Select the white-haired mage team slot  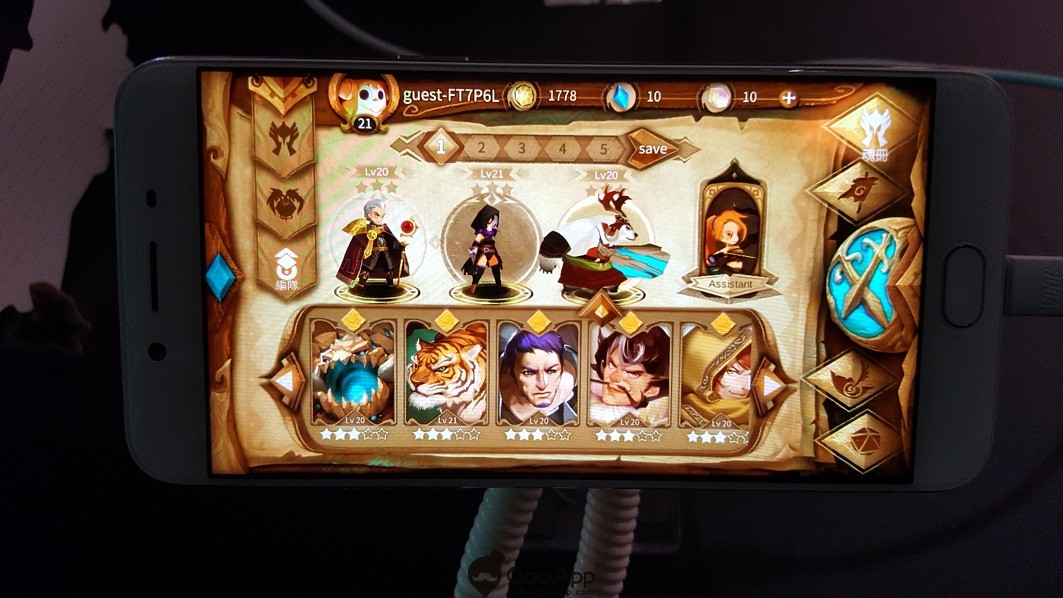click(x=372, y=245)
